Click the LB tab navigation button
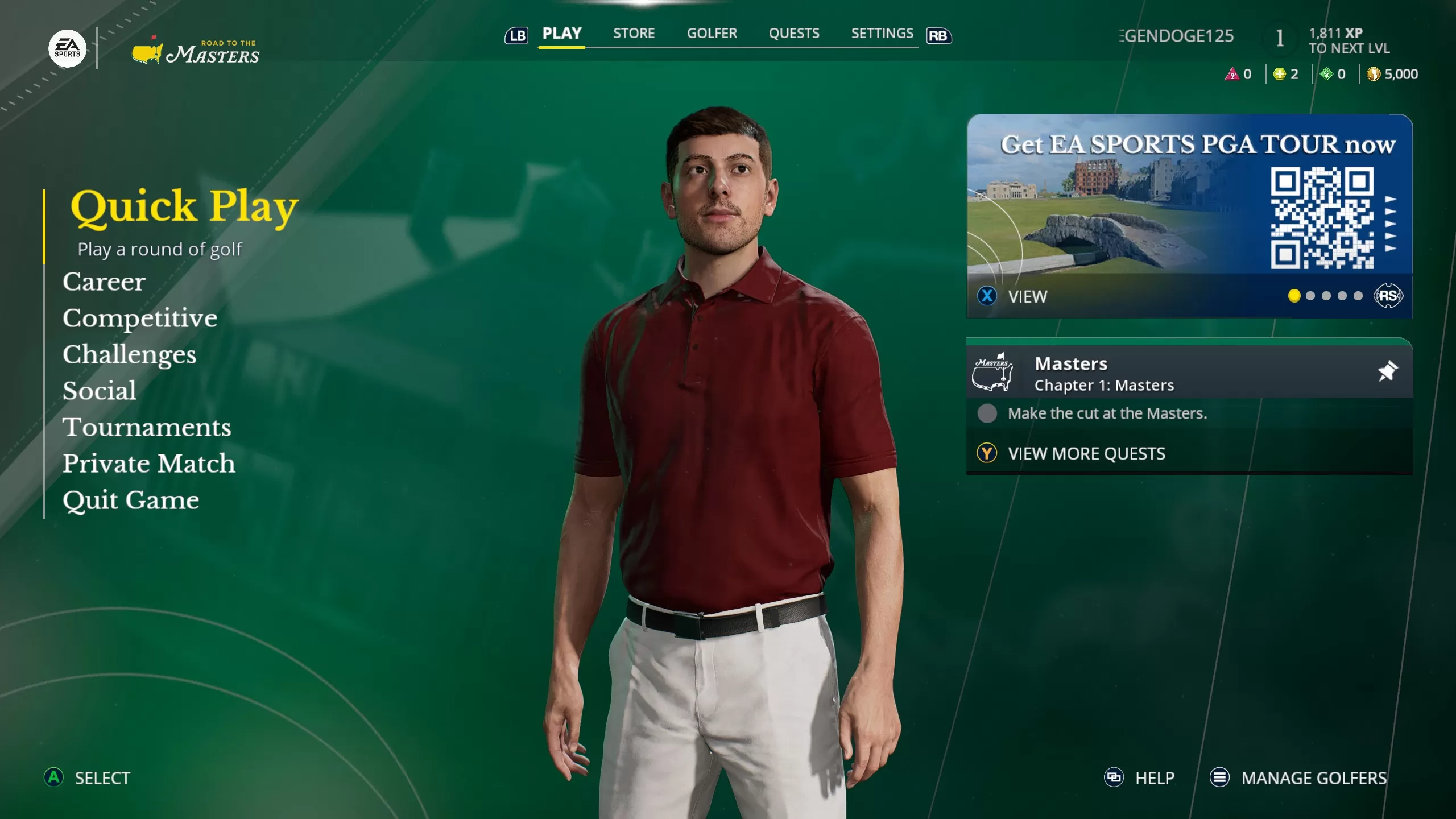The width and height of the screenshot is (1456, 819). click(516, 36)
